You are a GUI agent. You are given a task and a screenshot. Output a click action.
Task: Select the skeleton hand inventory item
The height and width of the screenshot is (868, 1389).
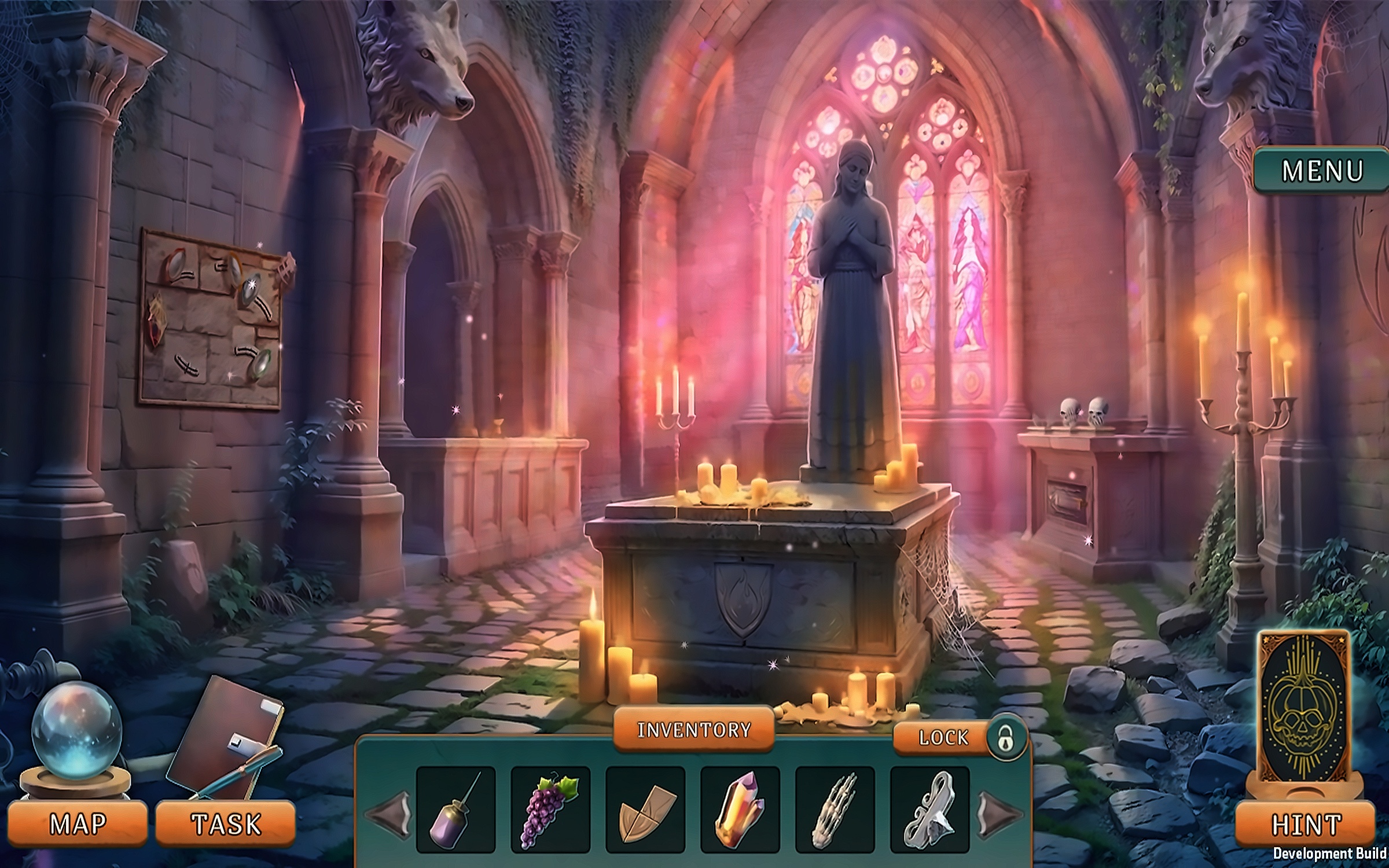(835, 810)
